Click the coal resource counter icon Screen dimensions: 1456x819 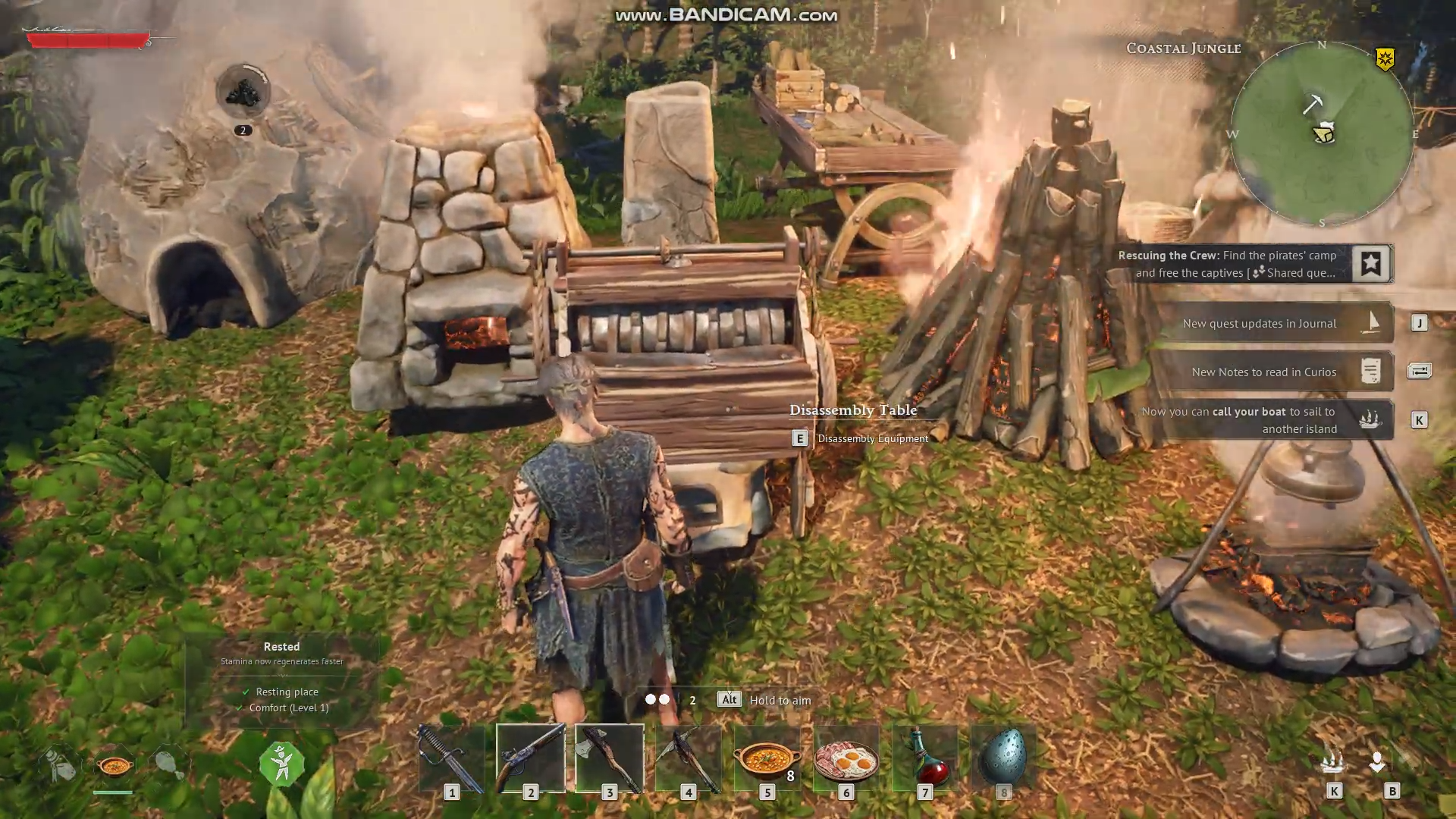[243, 93]
